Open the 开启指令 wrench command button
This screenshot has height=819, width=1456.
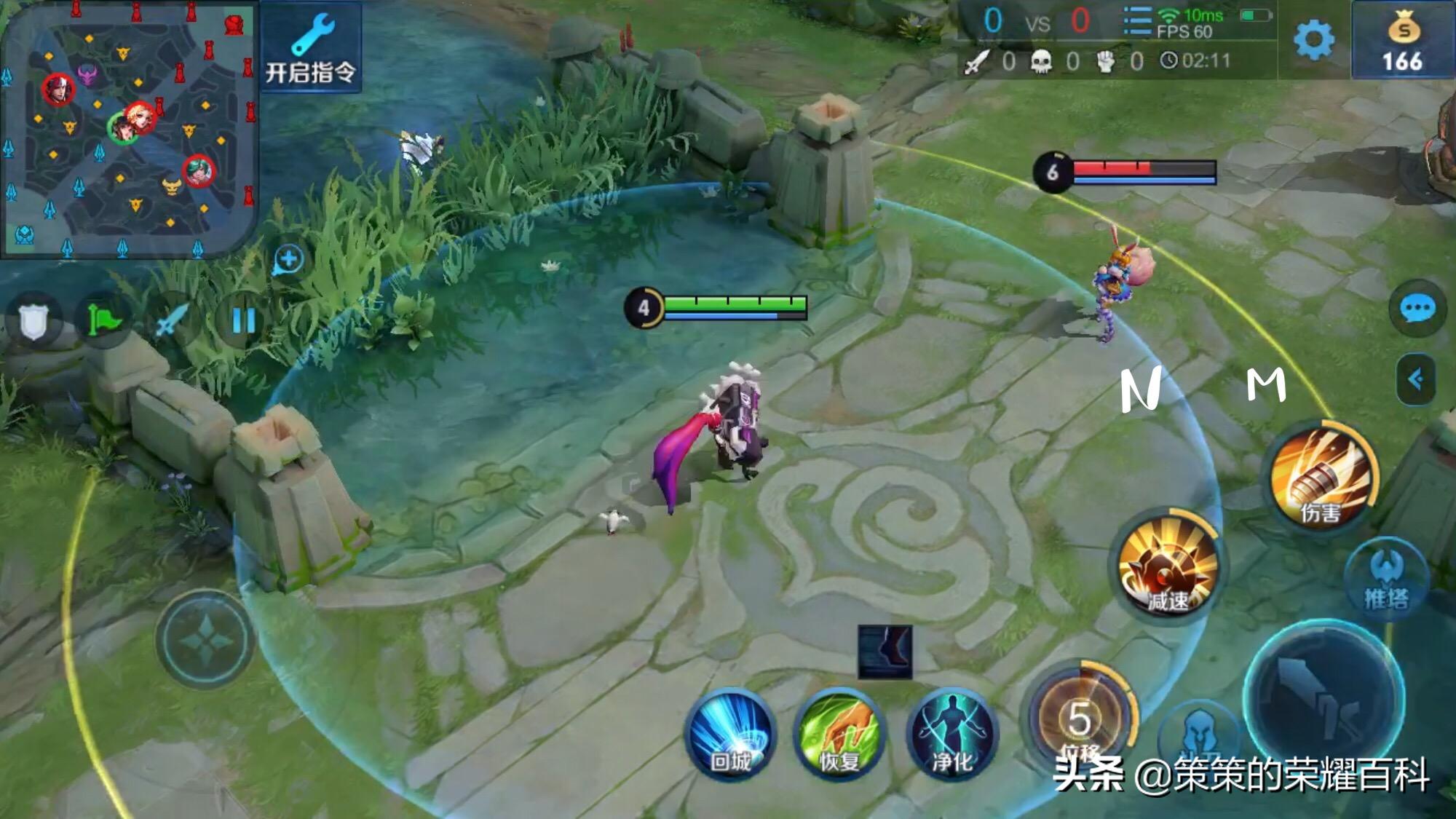coord(311,48)
